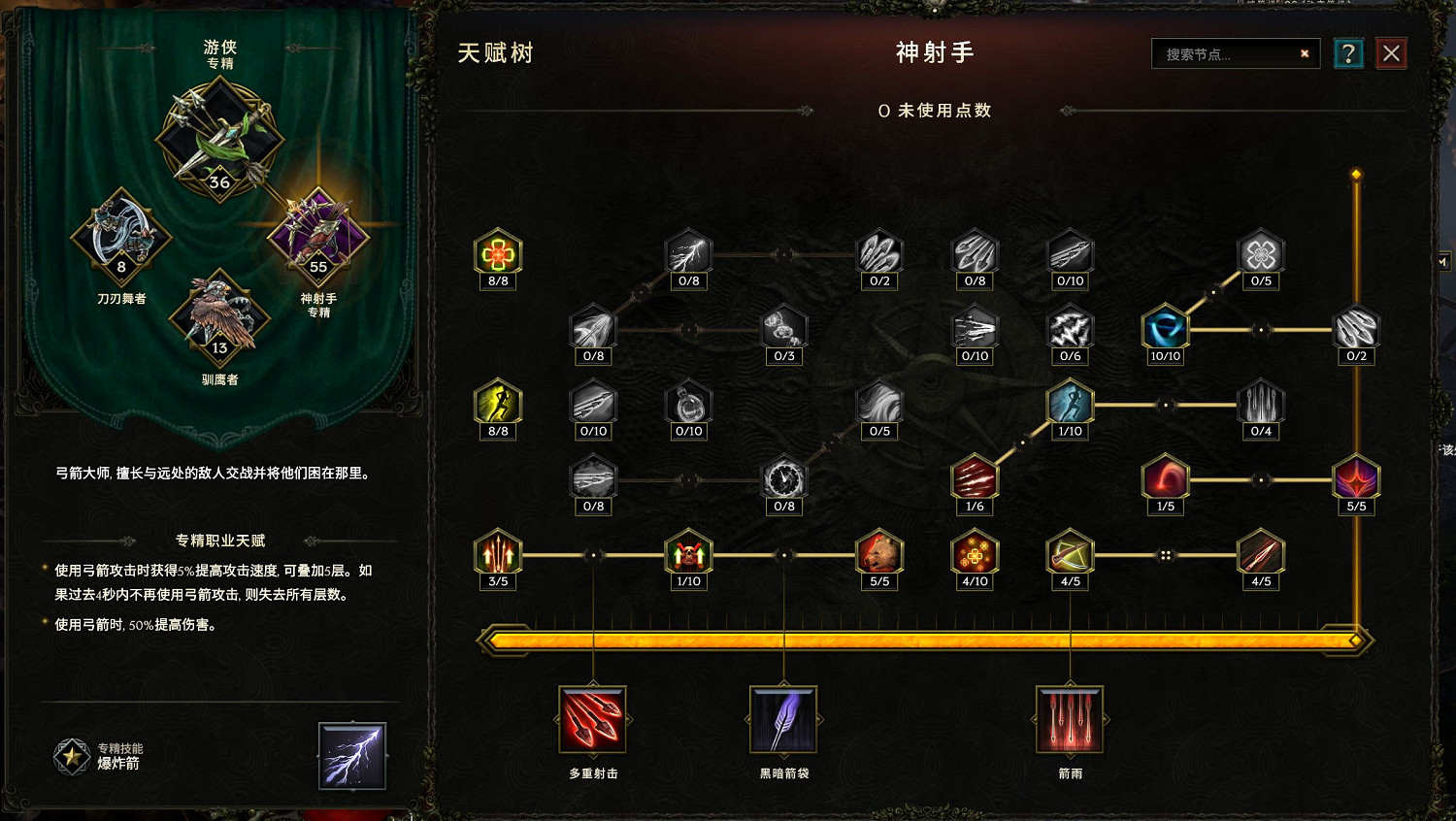Screen dimensions: 1456x821
Task: Click the 爆炸箭 specialization skill icon
Action: coord(351,756)
